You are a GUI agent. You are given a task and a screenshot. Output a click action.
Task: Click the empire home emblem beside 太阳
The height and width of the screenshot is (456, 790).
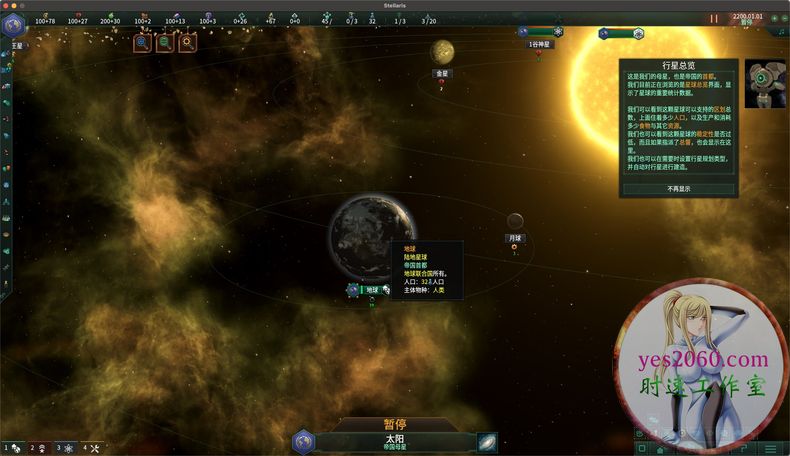coord(305,441)
